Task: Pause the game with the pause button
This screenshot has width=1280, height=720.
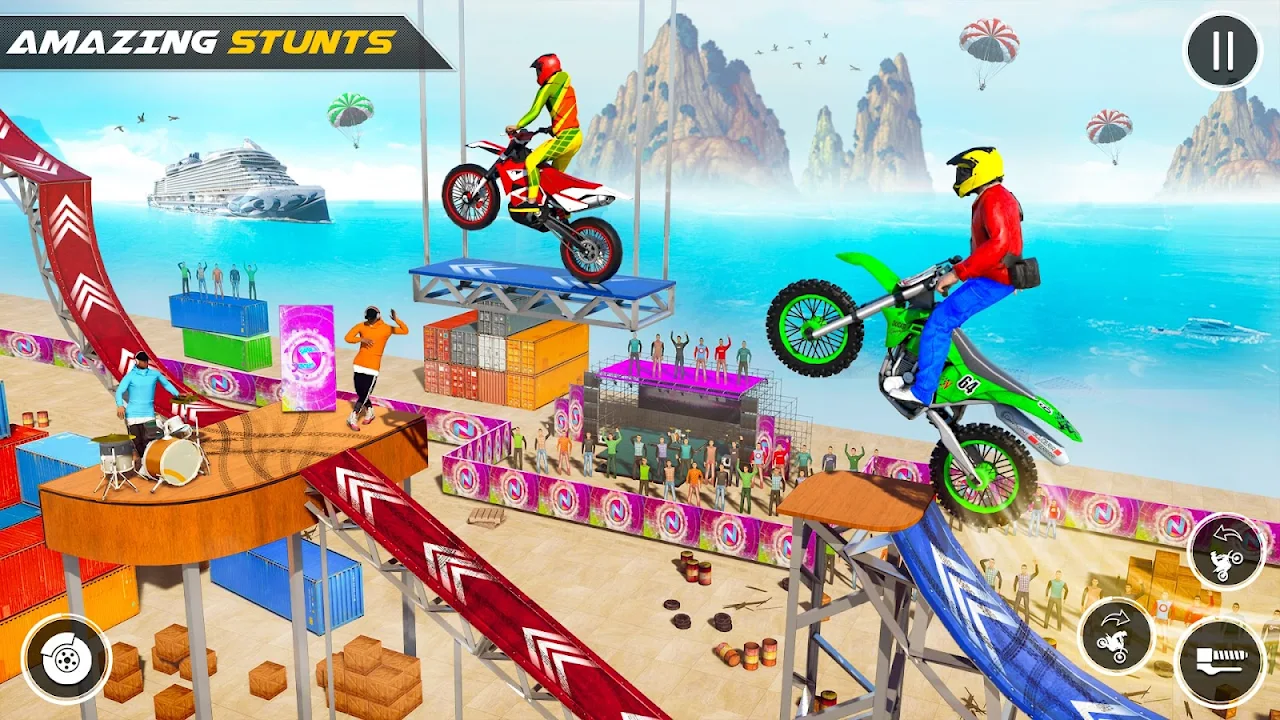Action: [1222, 51]
